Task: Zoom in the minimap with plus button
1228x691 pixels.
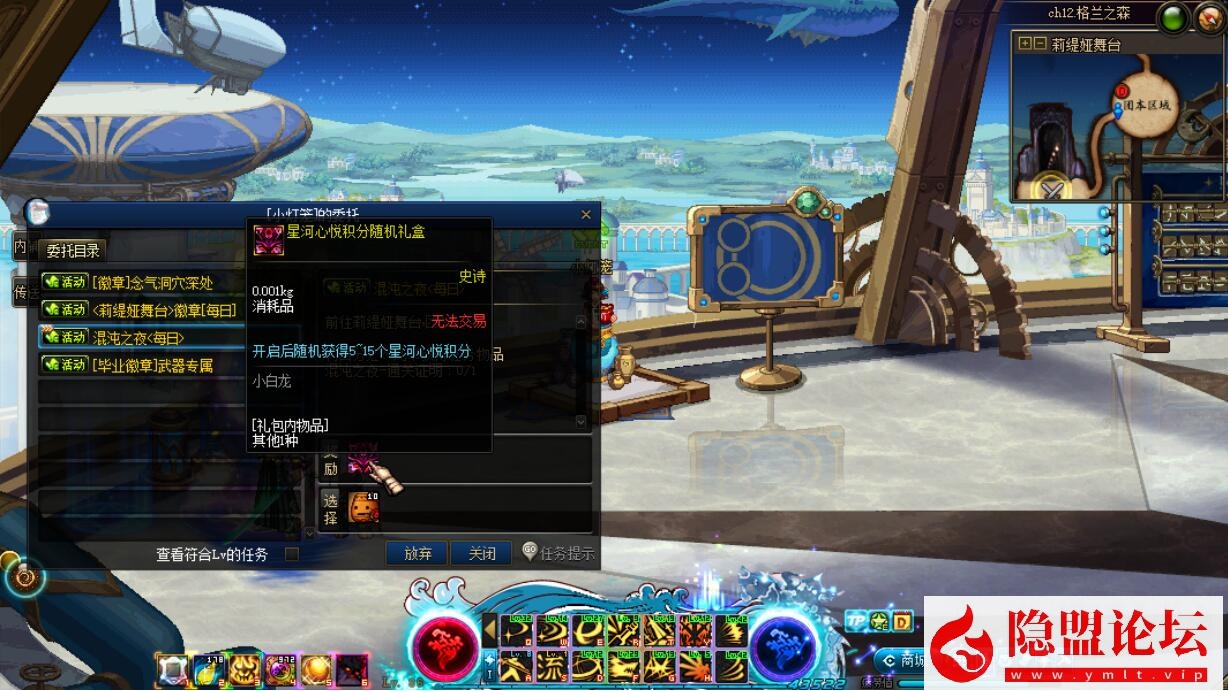Action: (1024, 44)
